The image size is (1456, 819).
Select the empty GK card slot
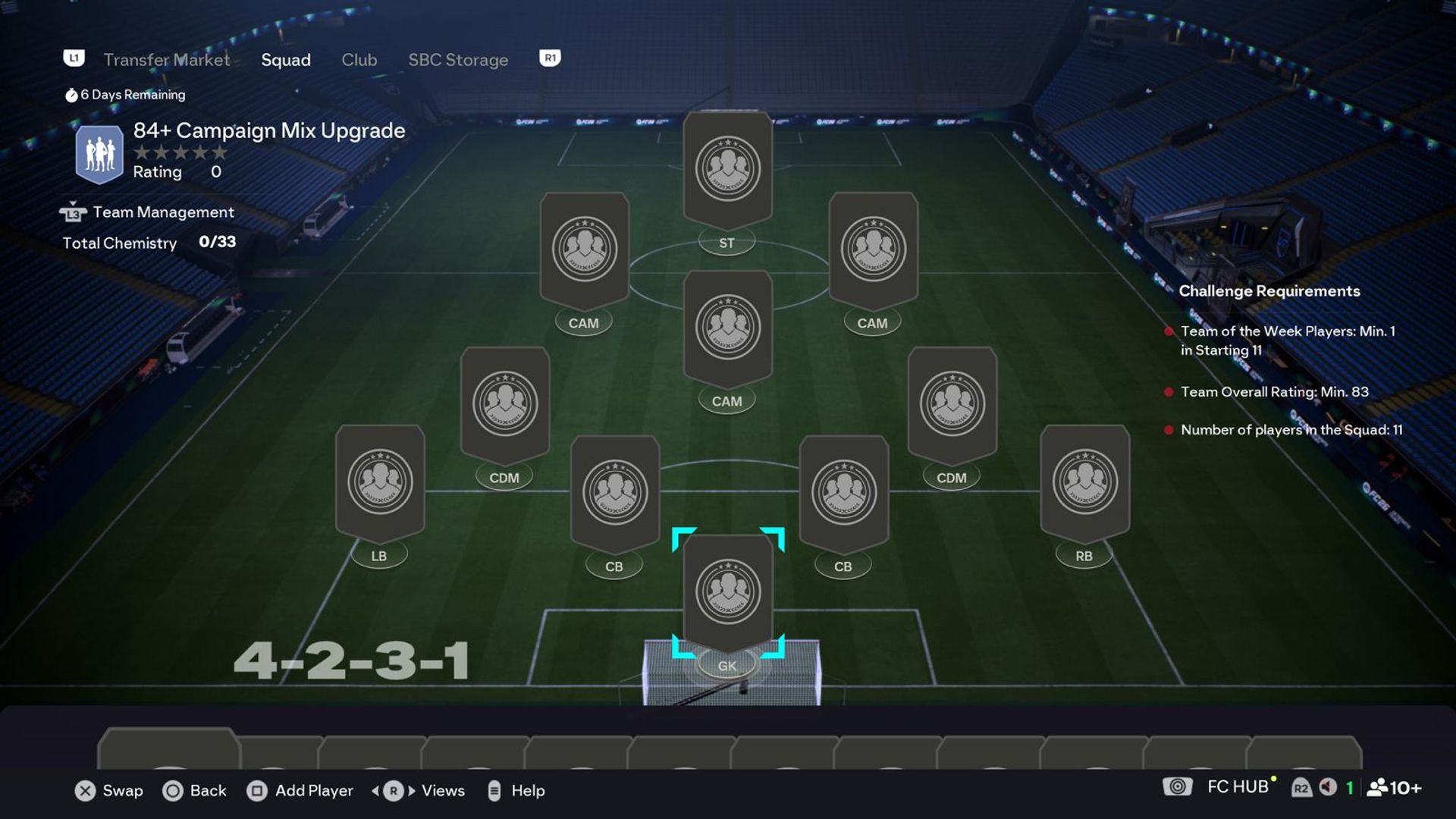tap(727, 591)
